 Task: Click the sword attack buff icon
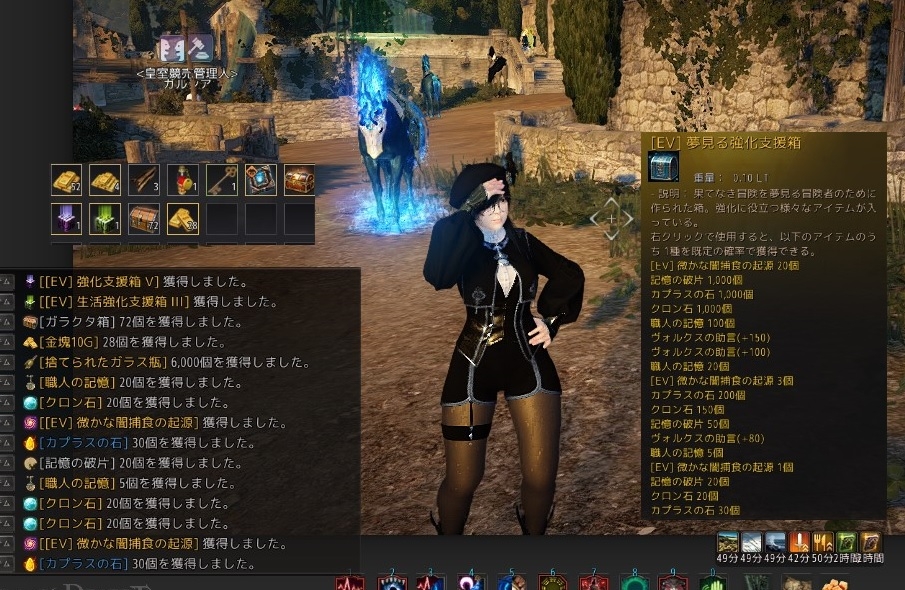(799, 543)
